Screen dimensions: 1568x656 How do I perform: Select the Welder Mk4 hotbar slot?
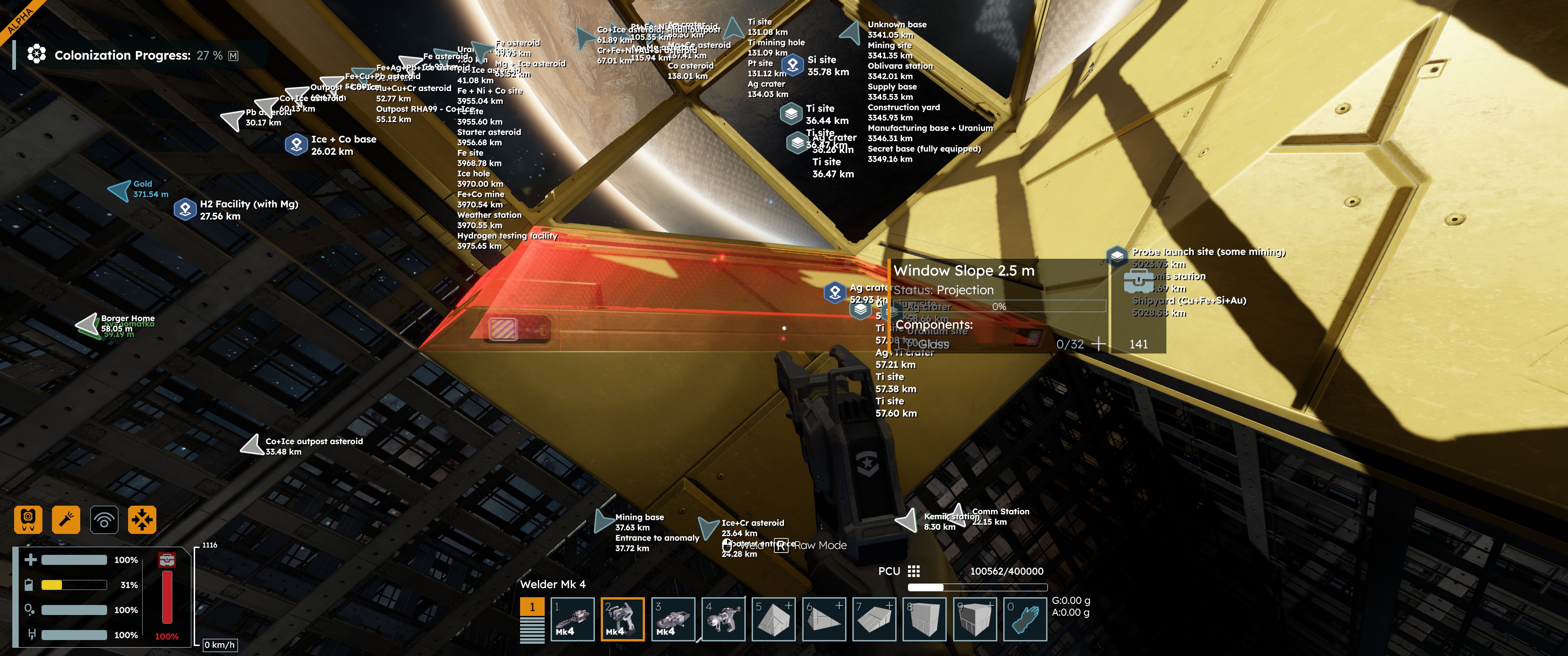click(622, 619)
